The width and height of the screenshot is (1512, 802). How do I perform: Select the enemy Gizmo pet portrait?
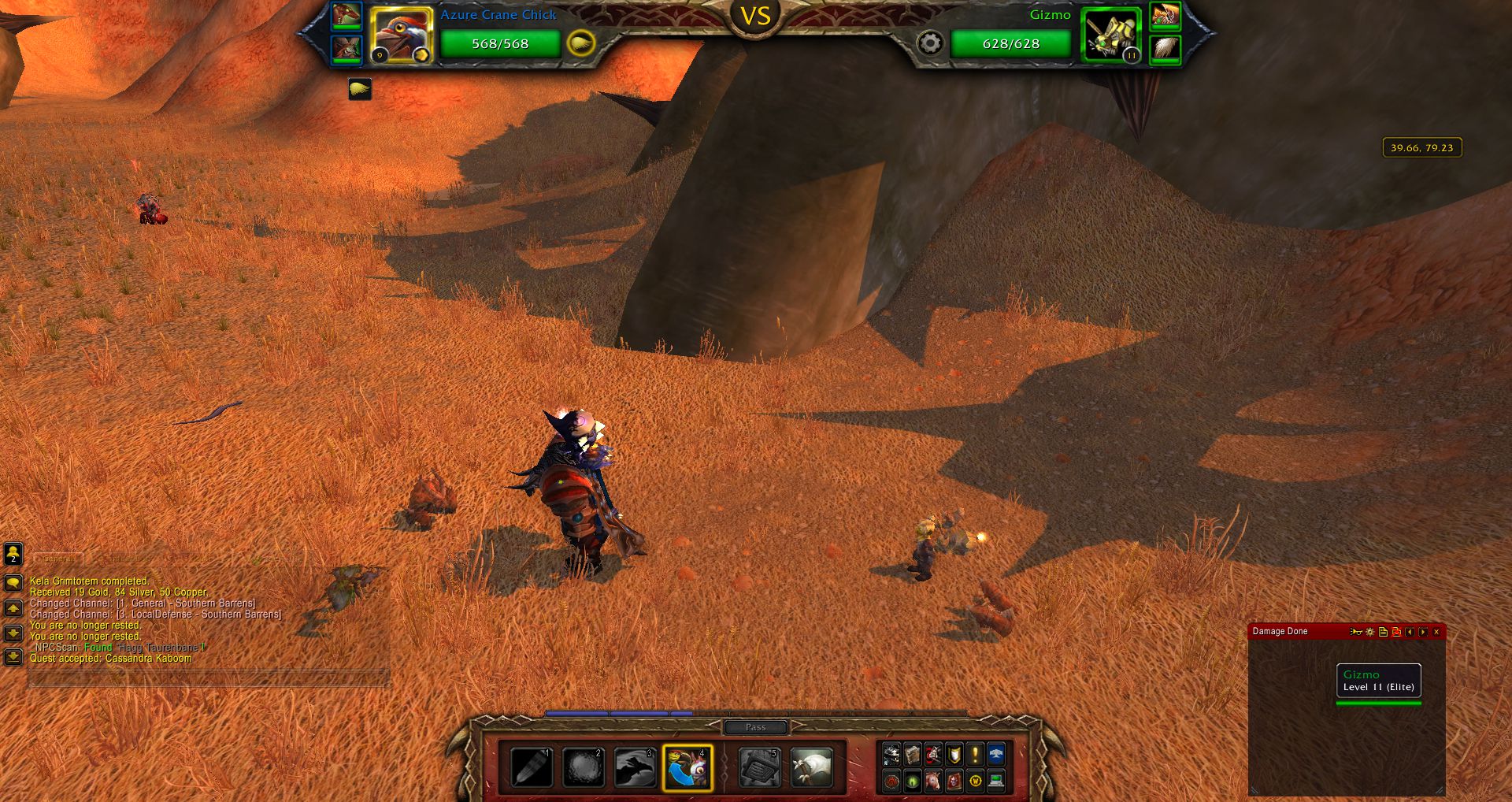(x=1110, y=35)
